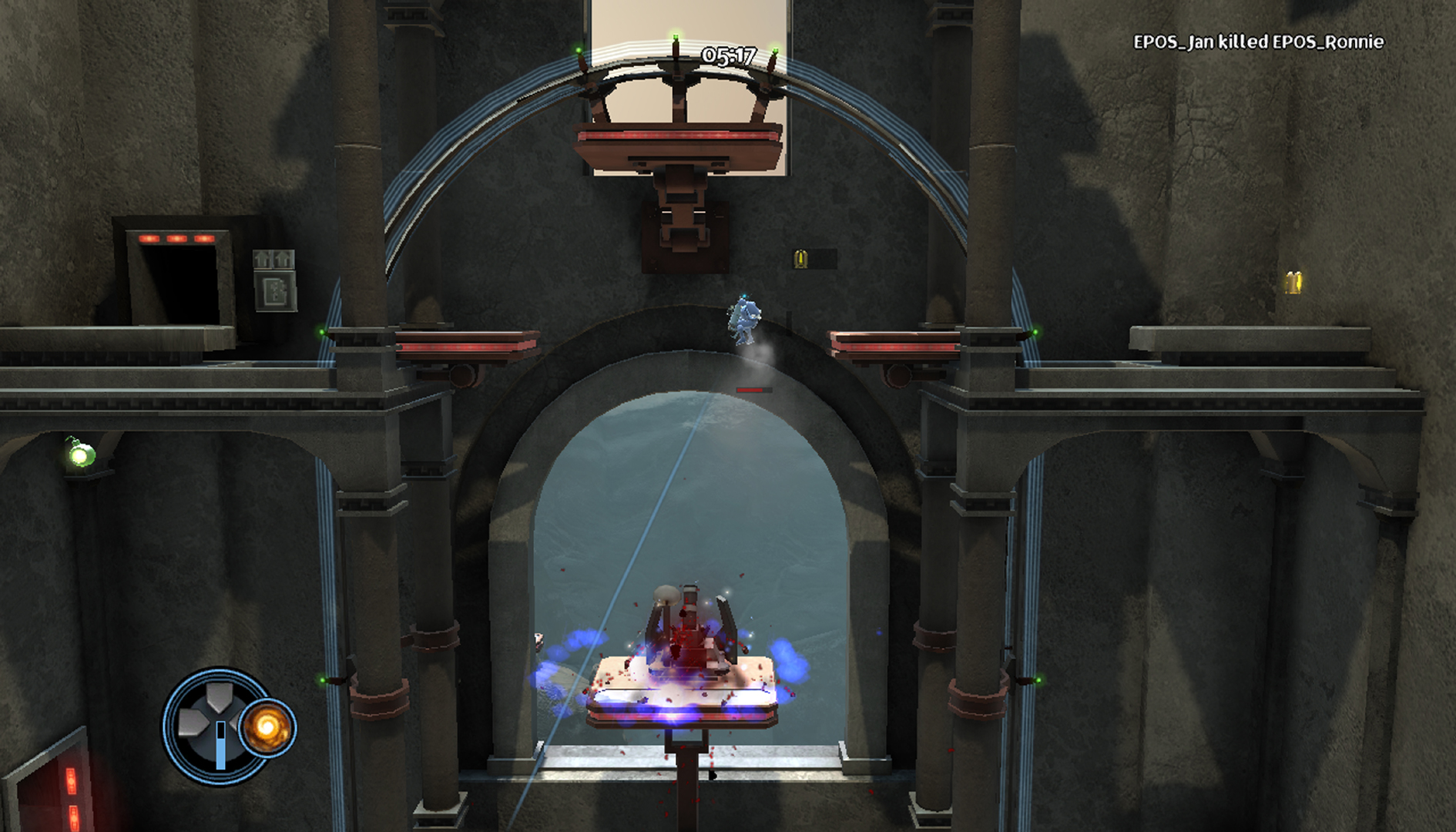Select the orange fiery swirl weapon icon
Screen dimensions: 1456x832
click(267, 727)
